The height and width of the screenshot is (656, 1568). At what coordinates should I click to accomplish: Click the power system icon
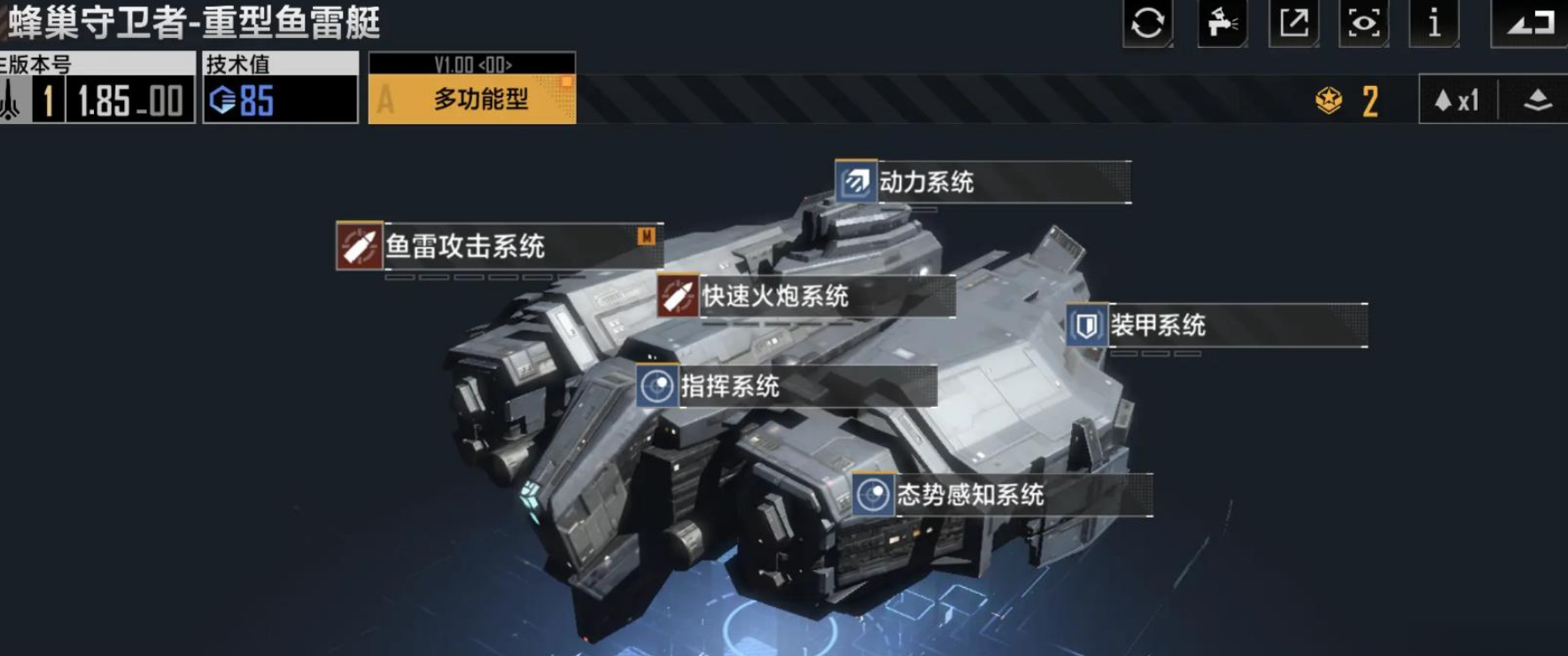pos(853,180)
